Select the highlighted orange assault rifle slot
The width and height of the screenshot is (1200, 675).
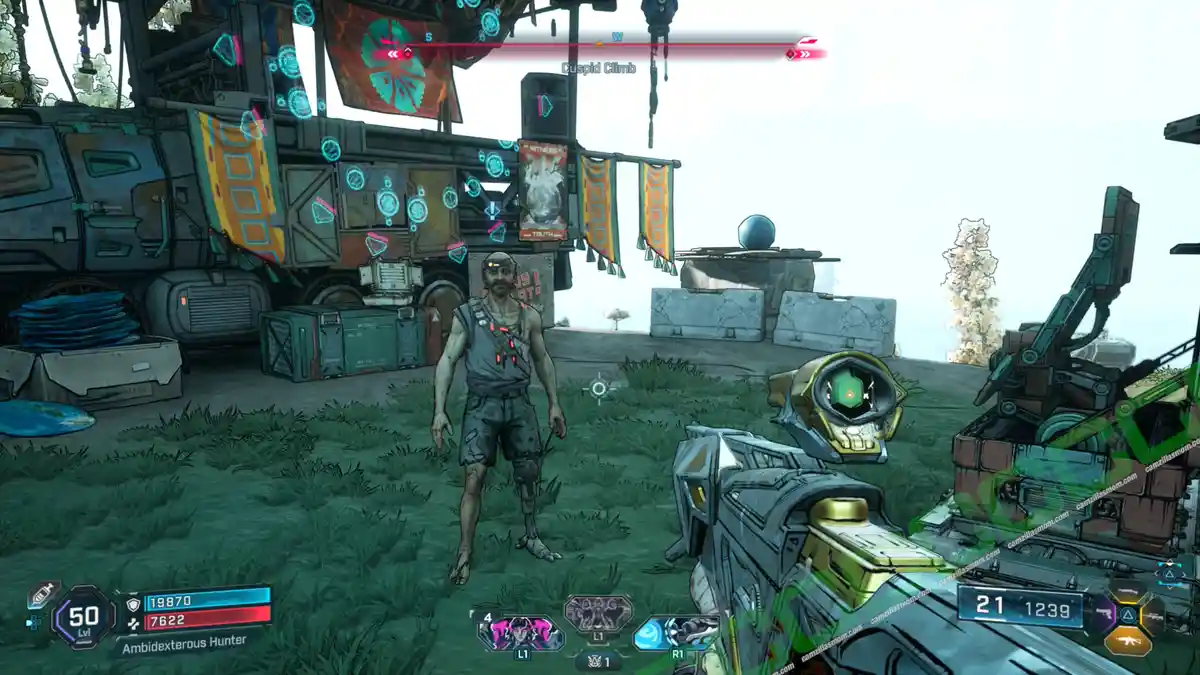(x=1128, y=640)
